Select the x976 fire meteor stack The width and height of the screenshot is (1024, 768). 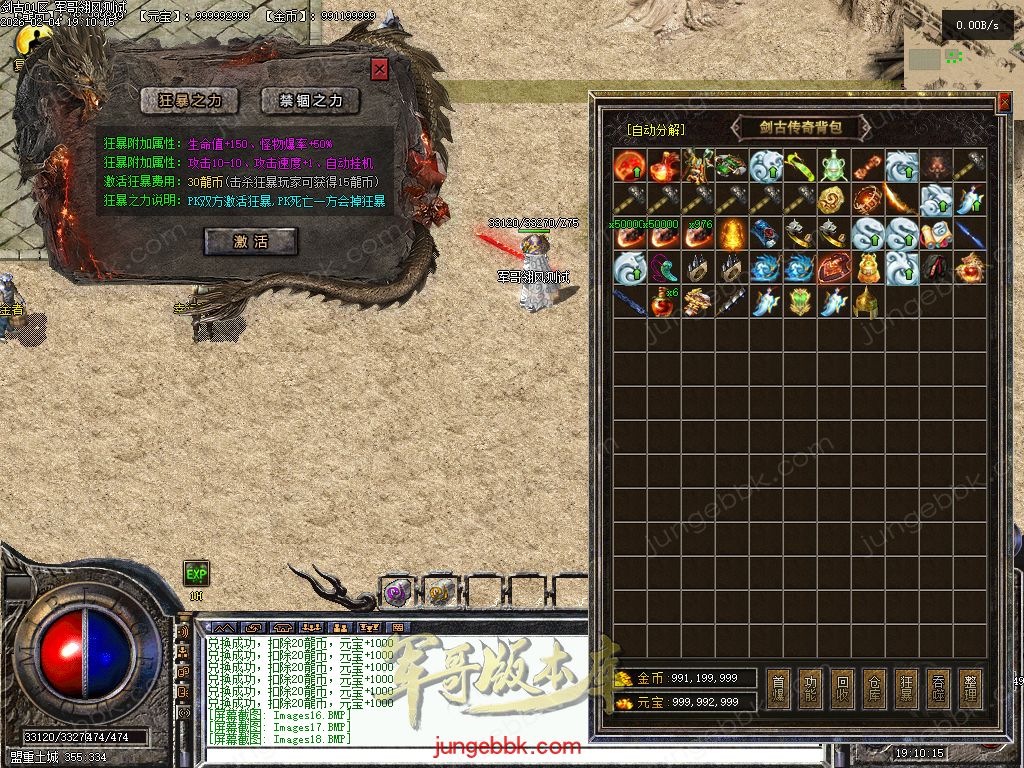(697, 233)
